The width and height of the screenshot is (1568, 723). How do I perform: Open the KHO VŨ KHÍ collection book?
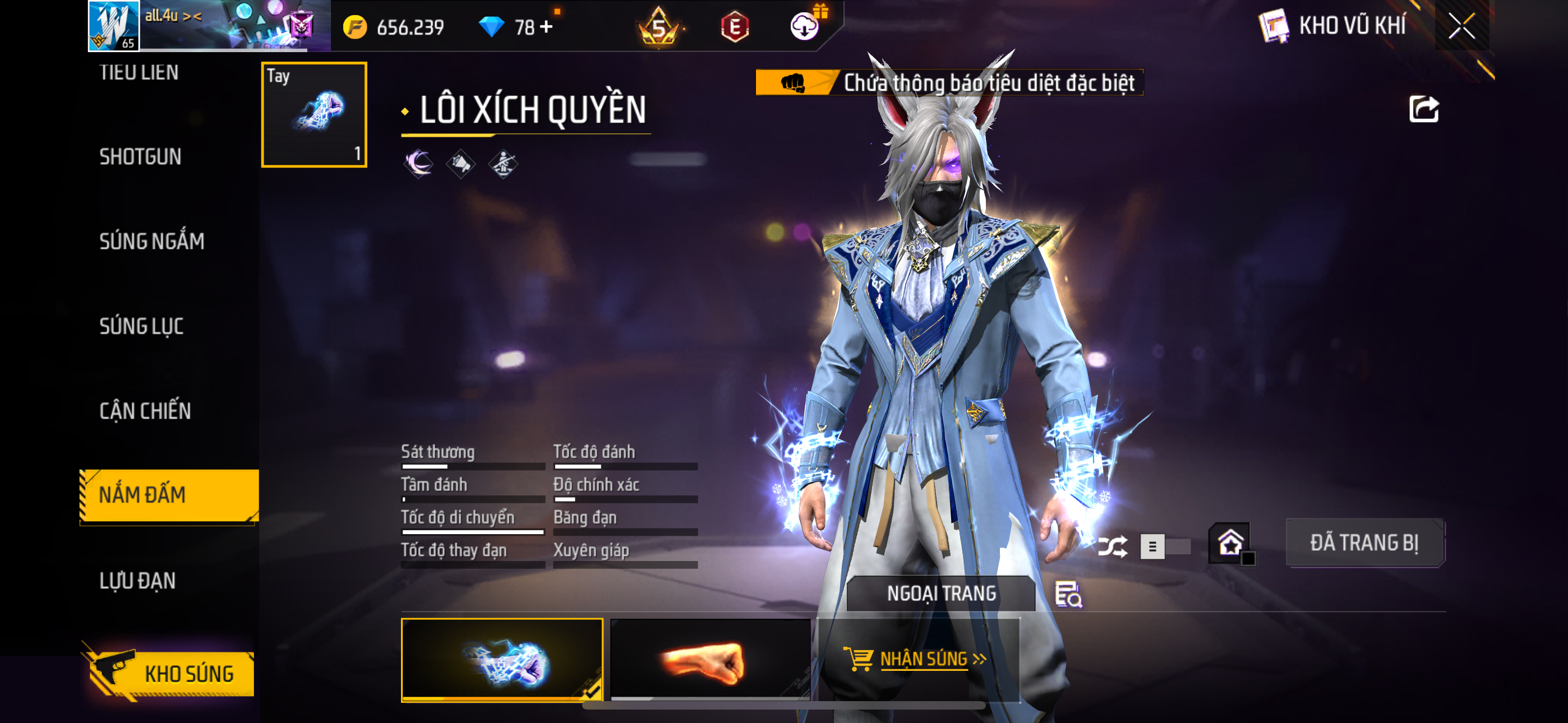(x=1333, y=26)
